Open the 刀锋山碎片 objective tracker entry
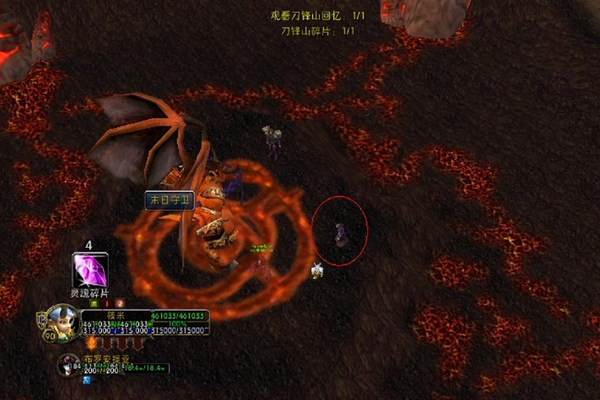Image resolution: width=600 pixels, height=400 pixels. (319, 31)
